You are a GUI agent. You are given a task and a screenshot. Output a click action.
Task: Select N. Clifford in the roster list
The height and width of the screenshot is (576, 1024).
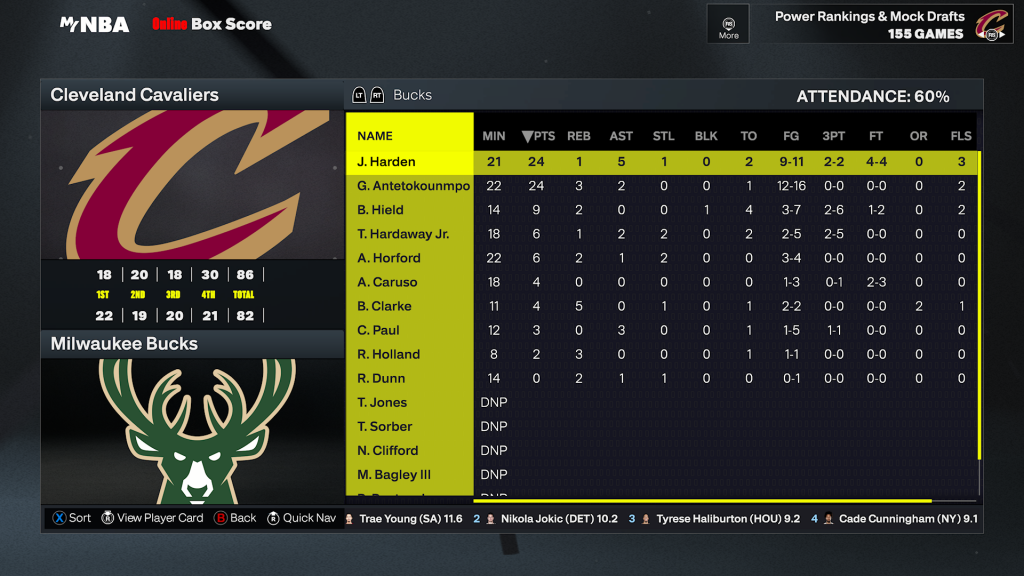[387, 450]
